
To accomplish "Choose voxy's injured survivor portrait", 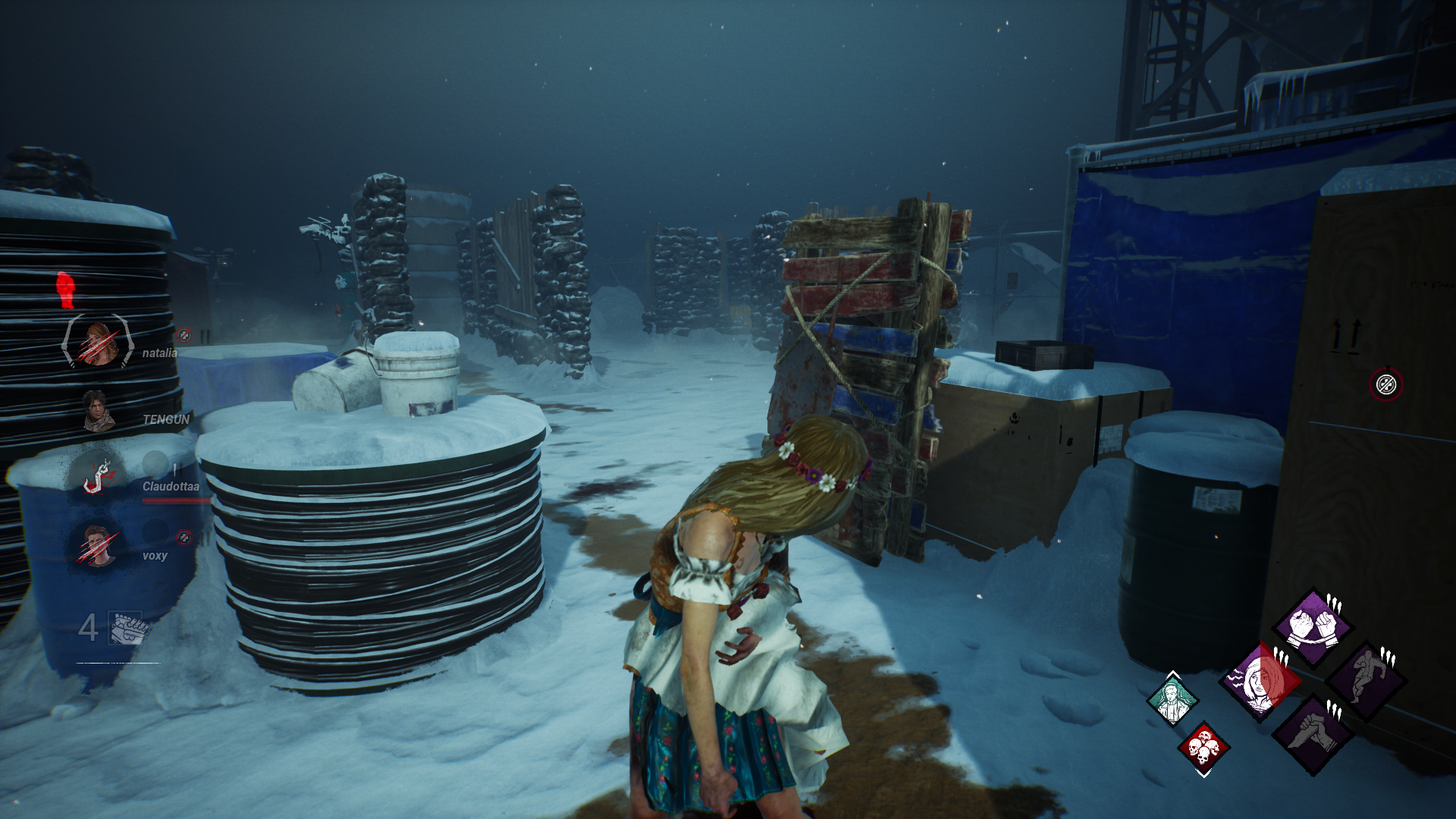I will click(x=97, y=545).
